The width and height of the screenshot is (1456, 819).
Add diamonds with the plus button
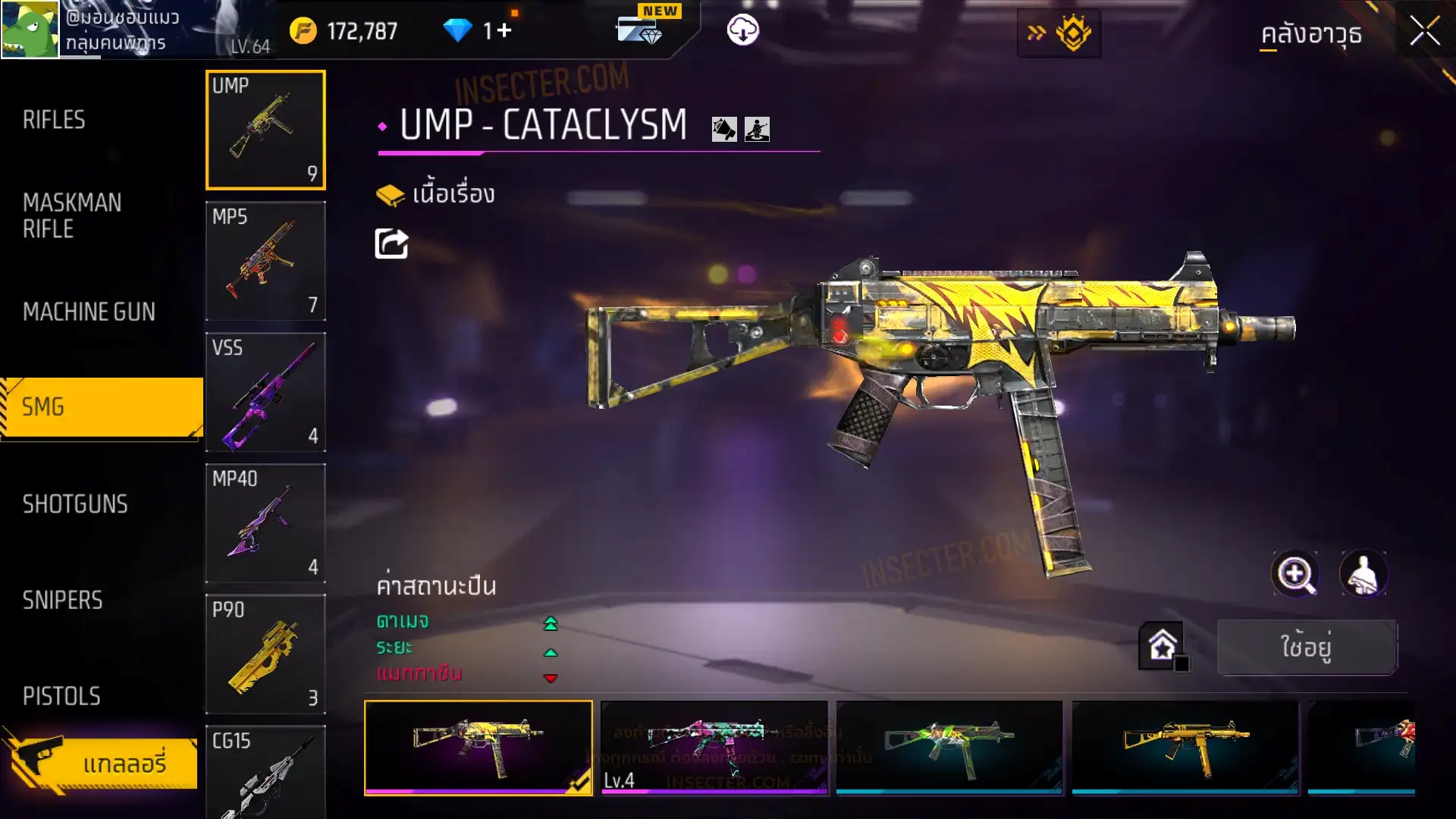click(504, 30)
